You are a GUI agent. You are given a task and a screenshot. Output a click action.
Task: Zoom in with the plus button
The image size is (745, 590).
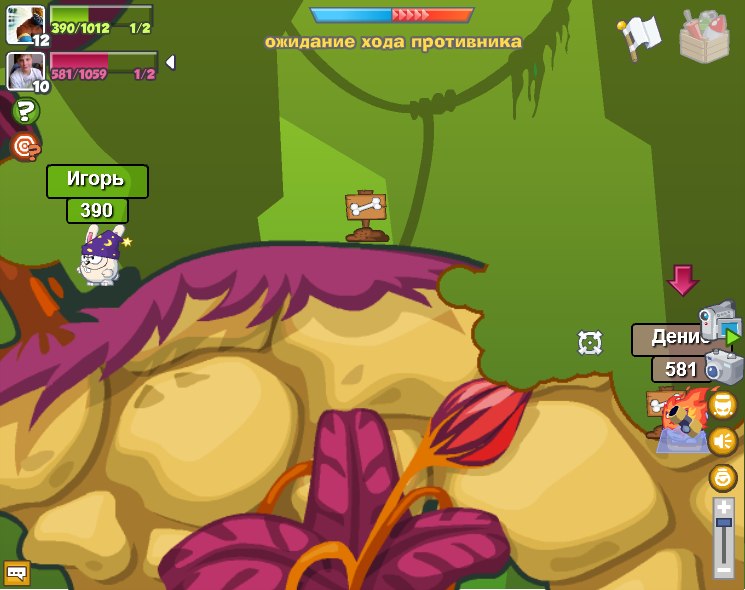click(x=724, y=507)
